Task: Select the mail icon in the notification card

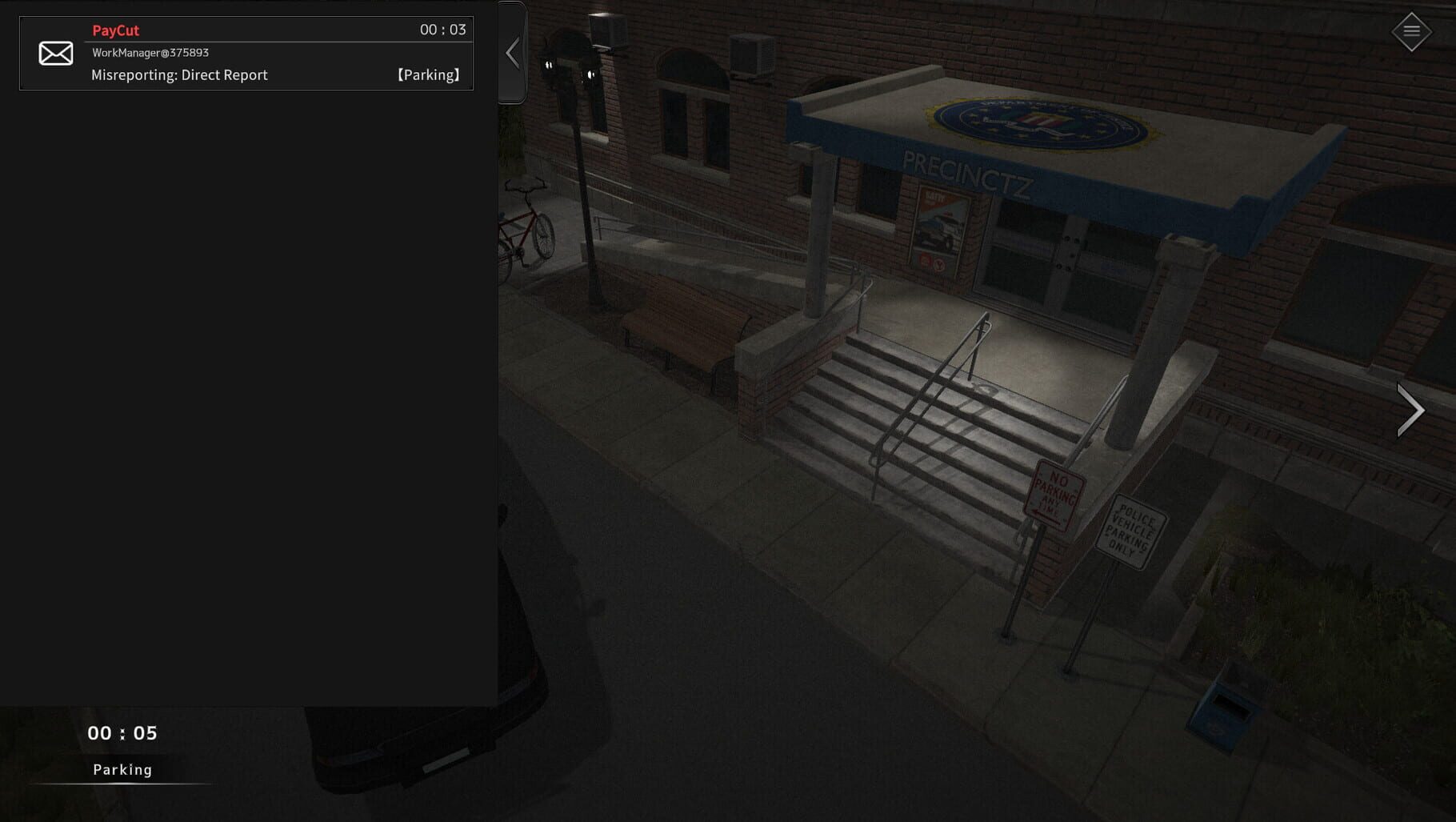Action: pyautogui.click(x=54, y=53)
